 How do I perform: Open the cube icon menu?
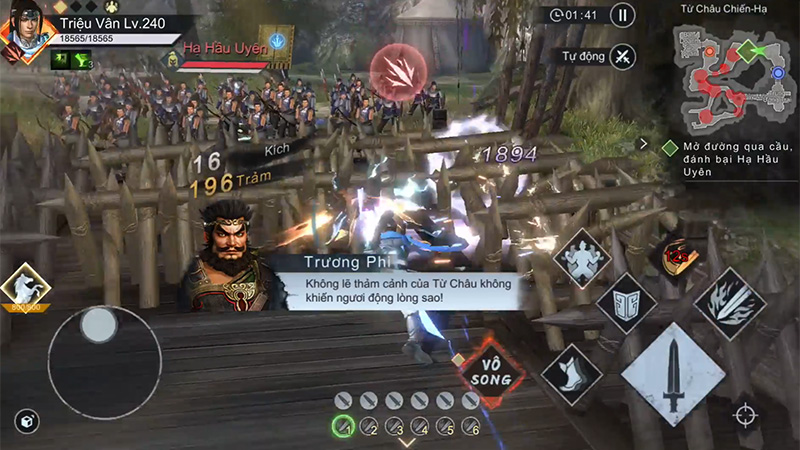[27, 422]
